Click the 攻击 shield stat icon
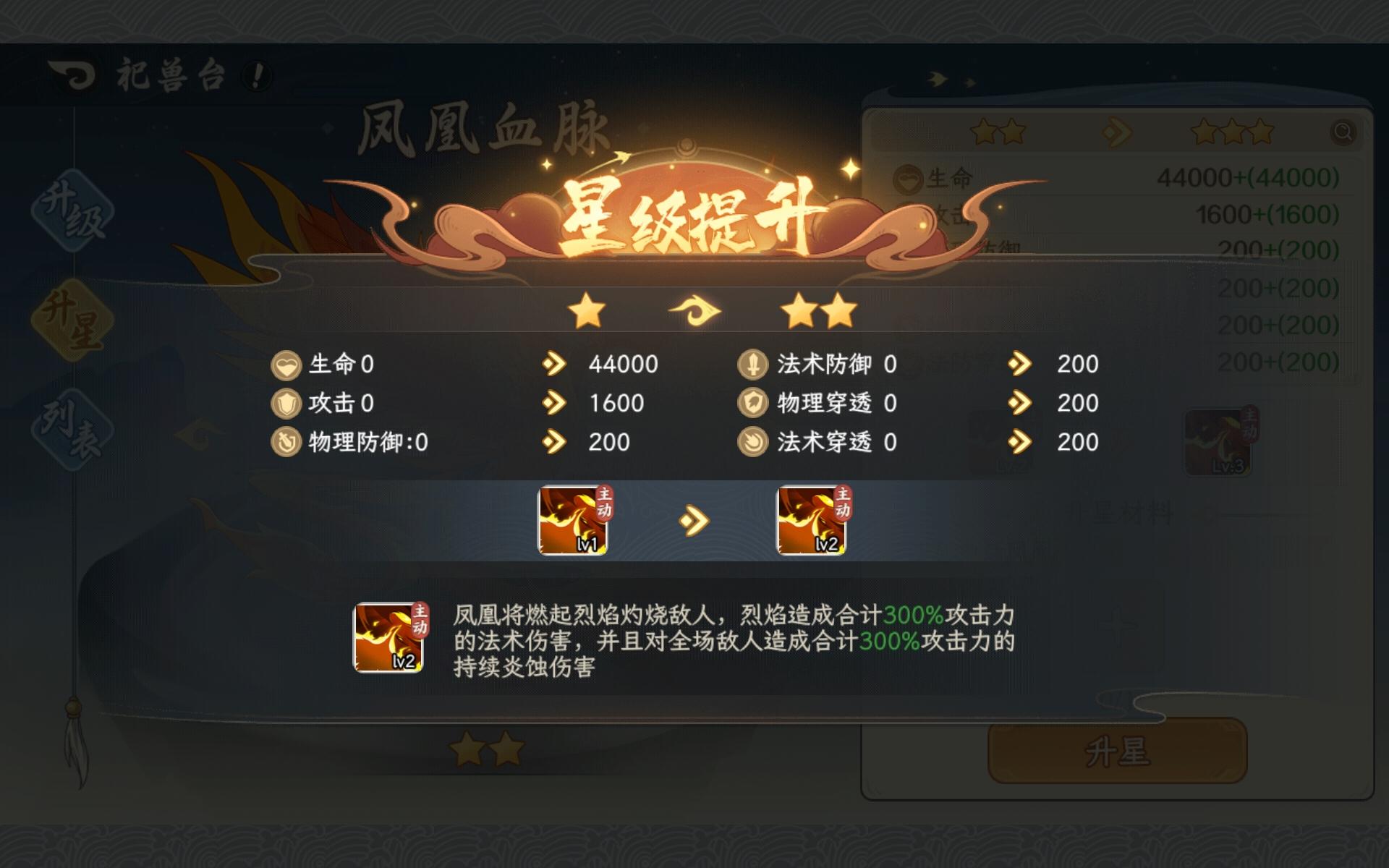 pos(287,404)
